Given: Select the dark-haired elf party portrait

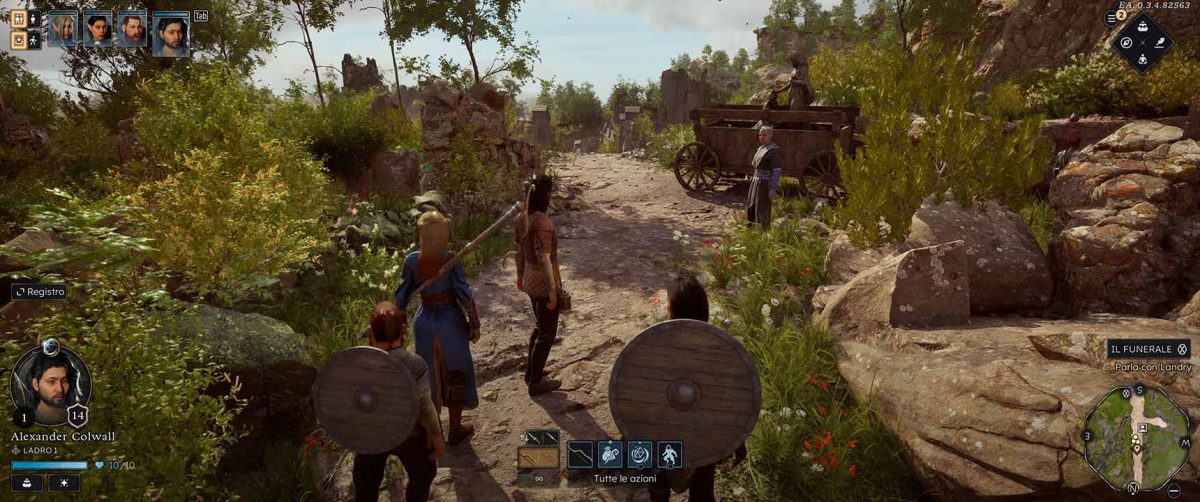Looking at the screenshot, I should point(98,29).
